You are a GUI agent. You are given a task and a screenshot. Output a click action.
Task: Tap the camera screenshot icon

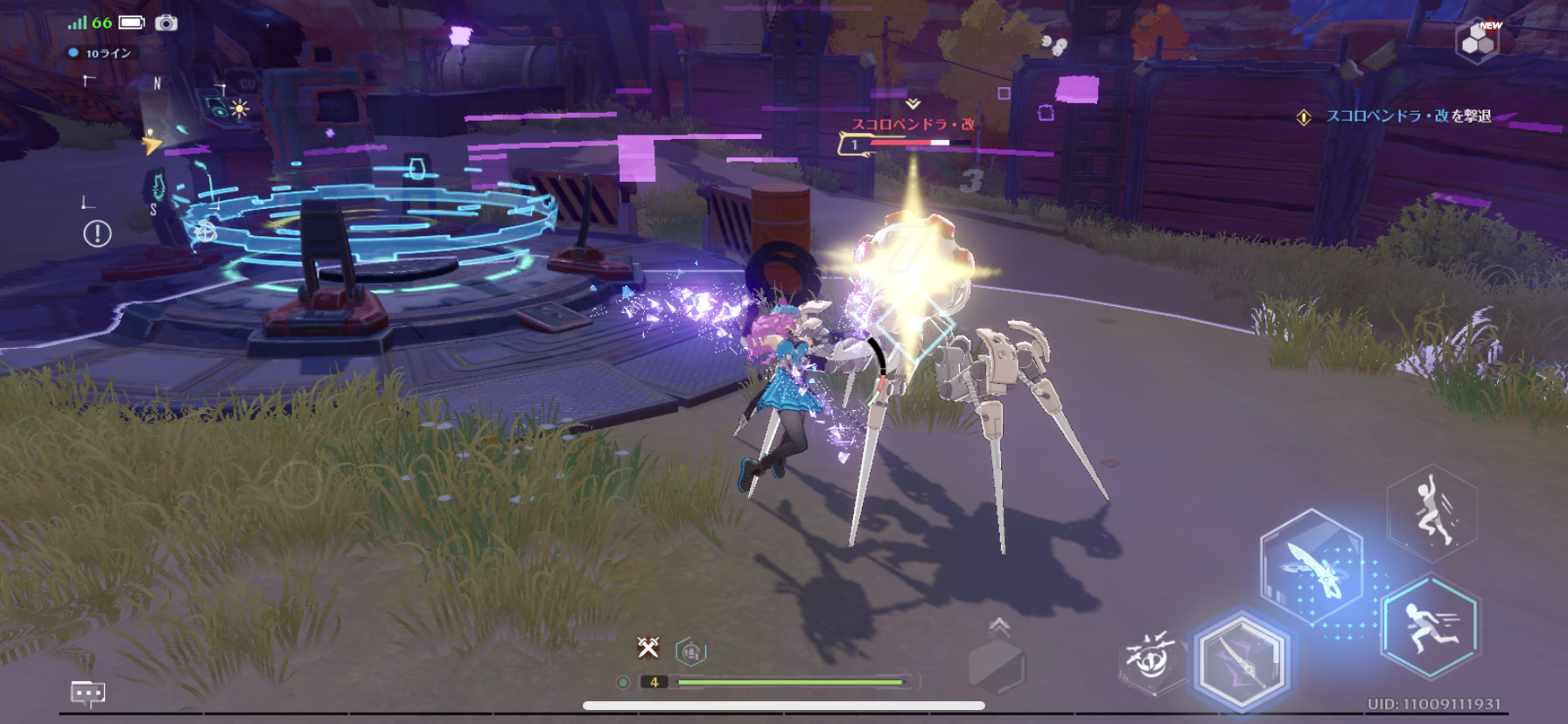(x=166, y=23)
